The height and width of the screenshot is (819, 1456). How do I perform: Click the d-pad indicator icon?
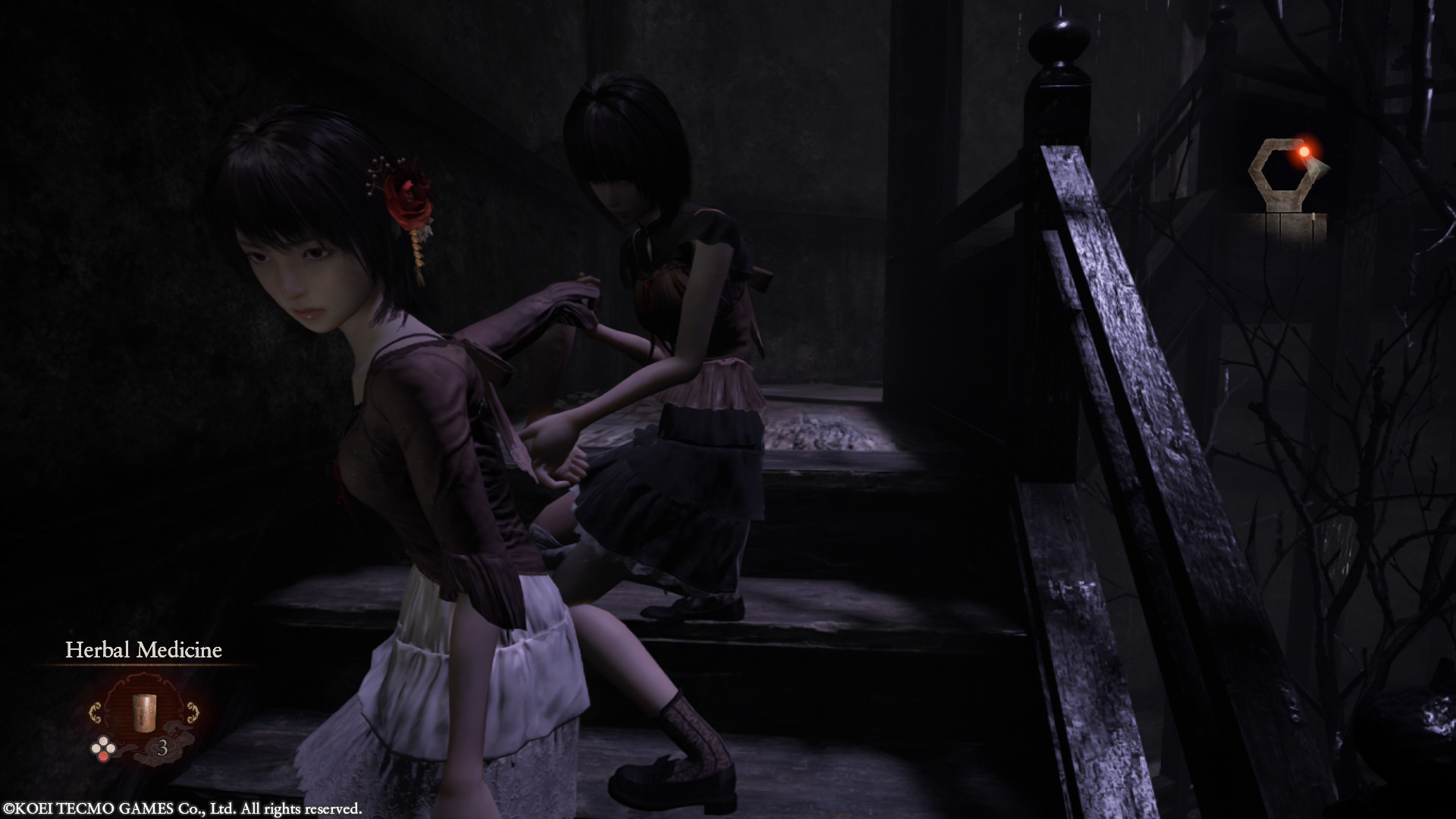click(103, 748)
